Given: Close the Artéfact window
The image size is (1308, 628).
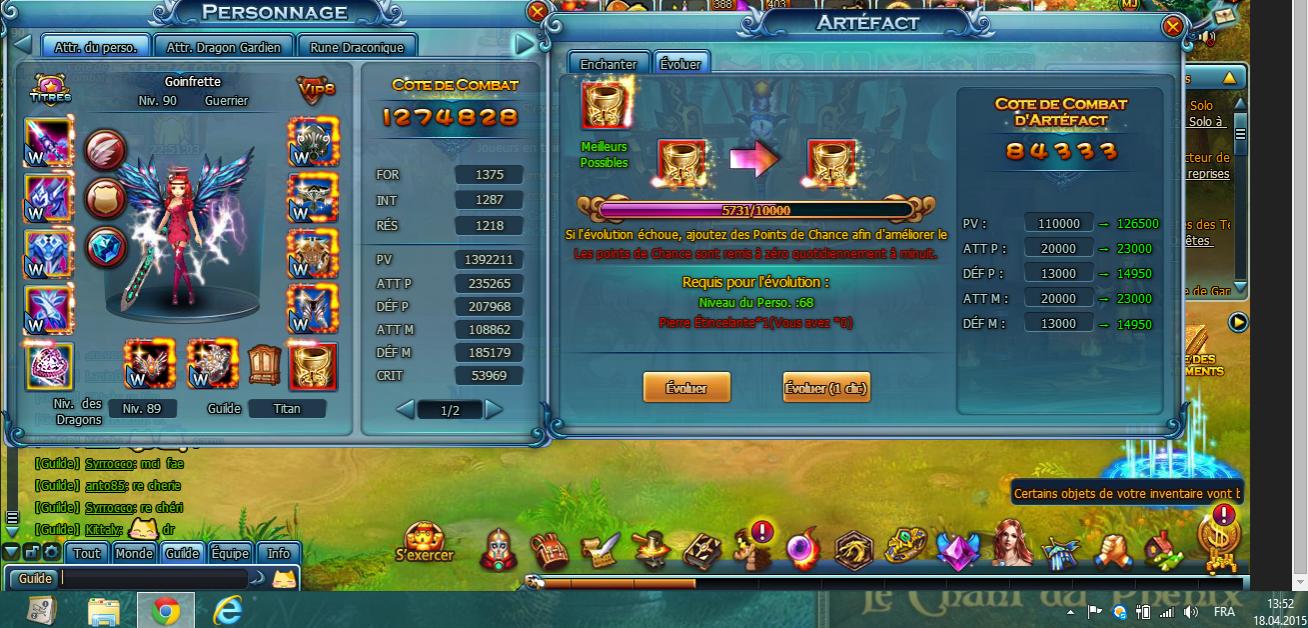Looking at the screenshot, I should [1173, 26].
